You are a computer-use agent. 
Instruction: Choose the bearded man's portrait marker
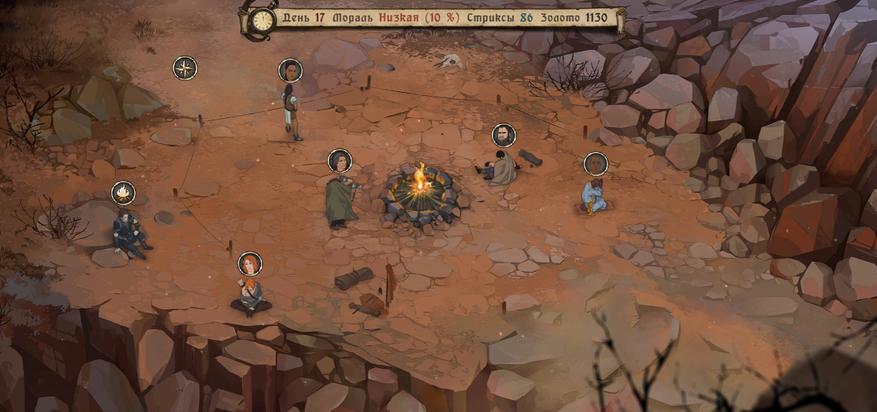tap(504, 135)
